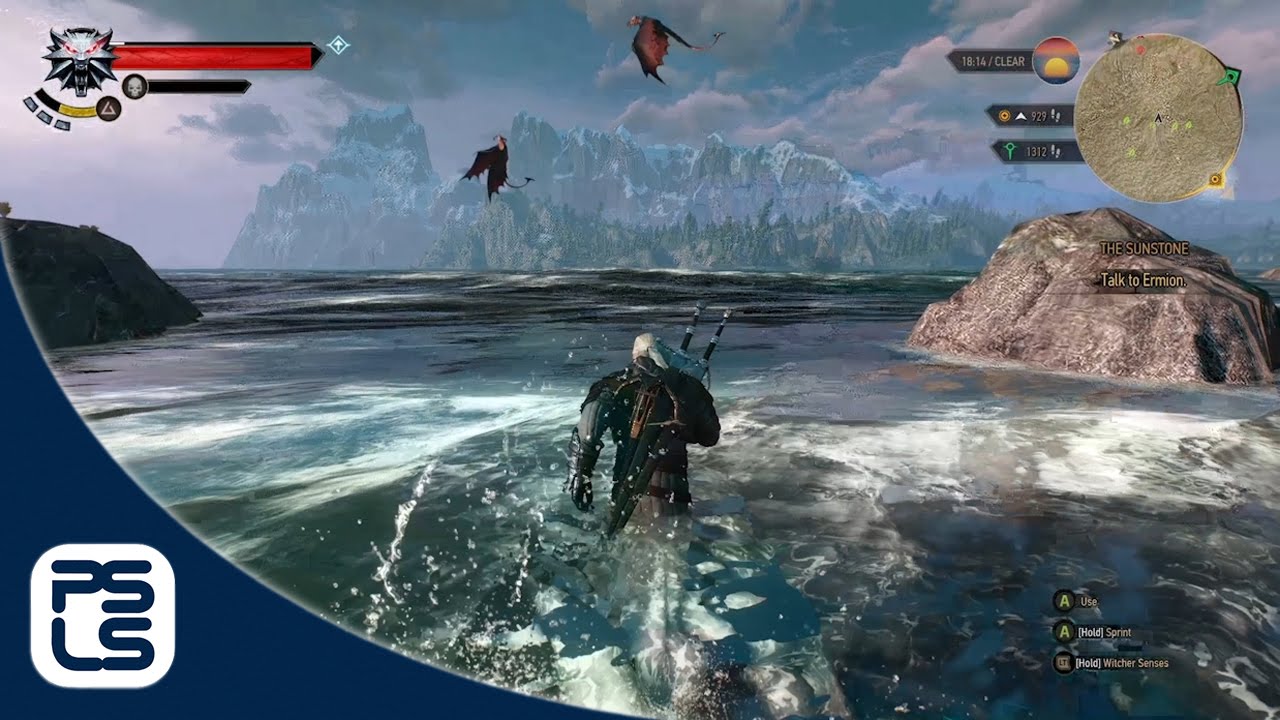Click a green herb dot on the minimap

click(x=1125, y=122)
